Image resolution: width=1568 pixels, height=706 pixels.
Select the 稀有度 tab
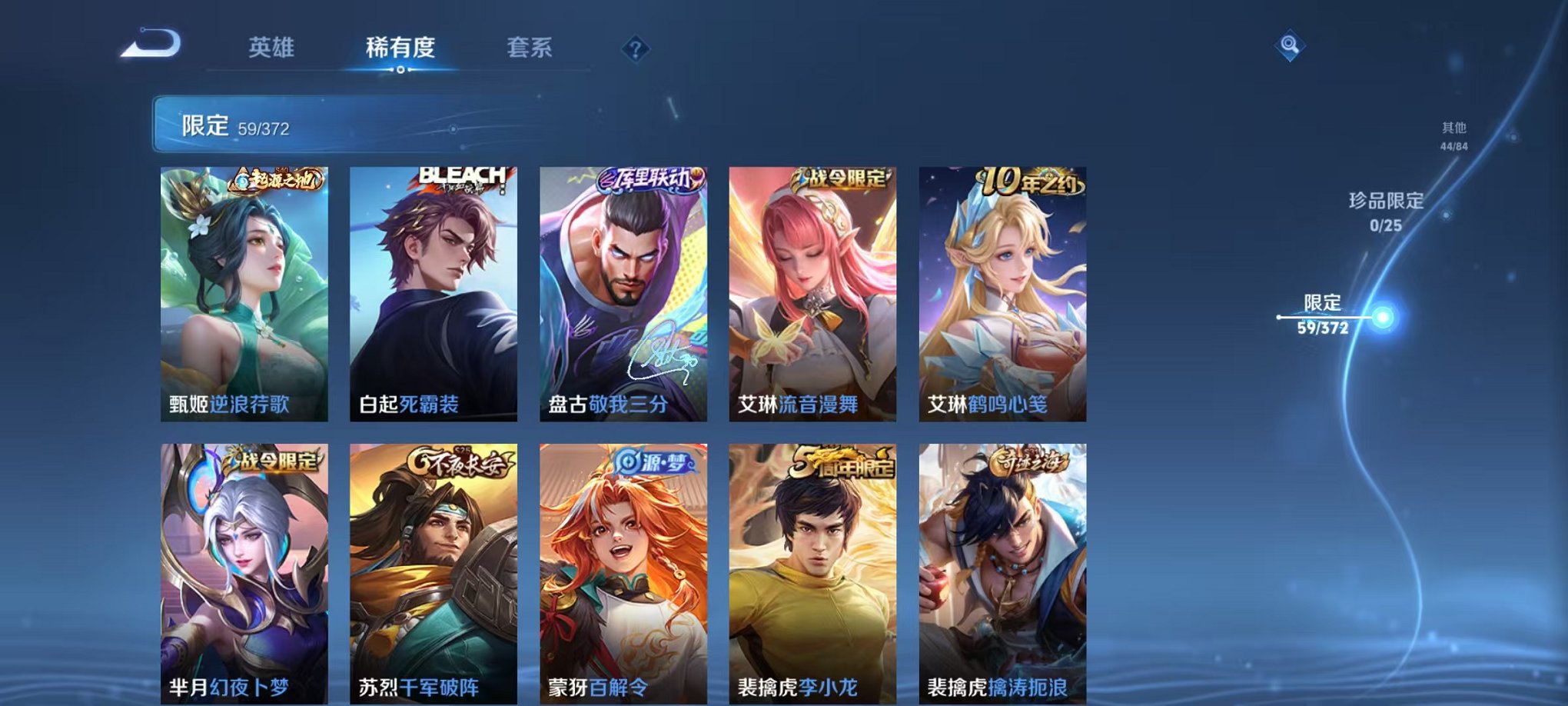[399, 46]
